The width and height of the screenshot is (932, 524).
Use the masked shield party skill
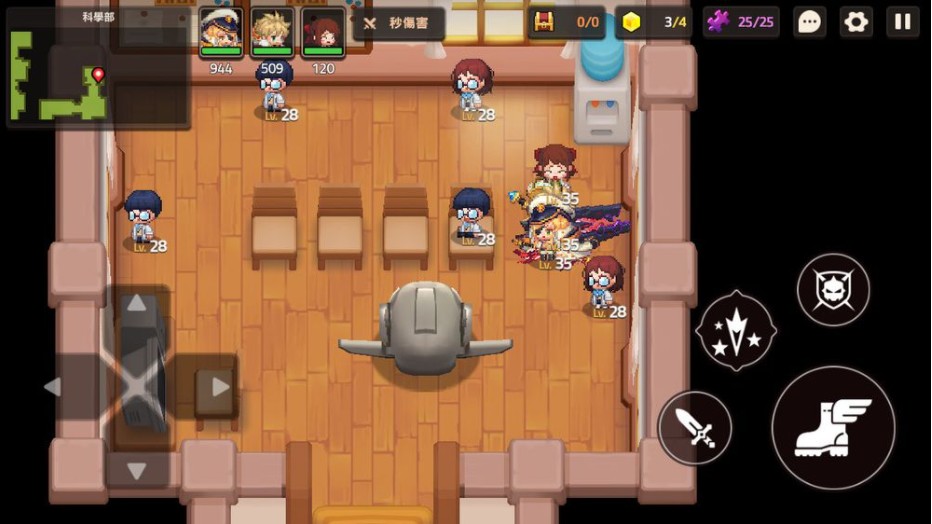point(833,290)
